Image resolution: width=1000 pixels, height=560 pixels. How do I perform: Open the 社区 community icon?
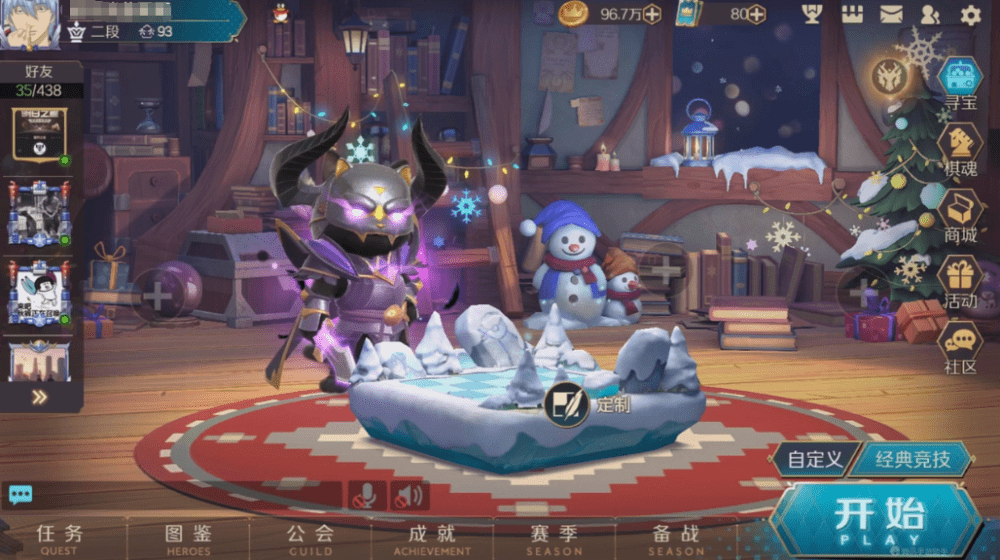tap(960, 347)
